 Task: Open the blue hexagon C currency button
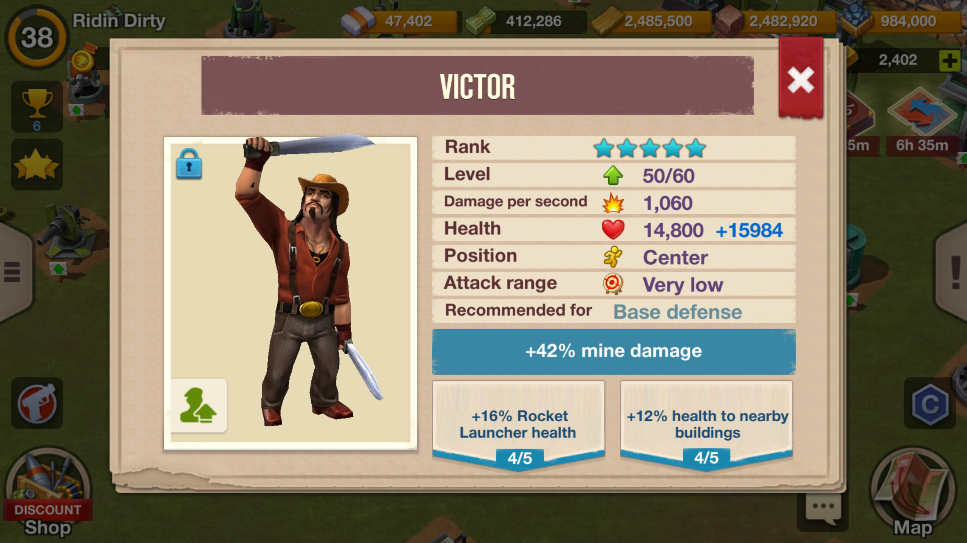click(x=929, y=403)
